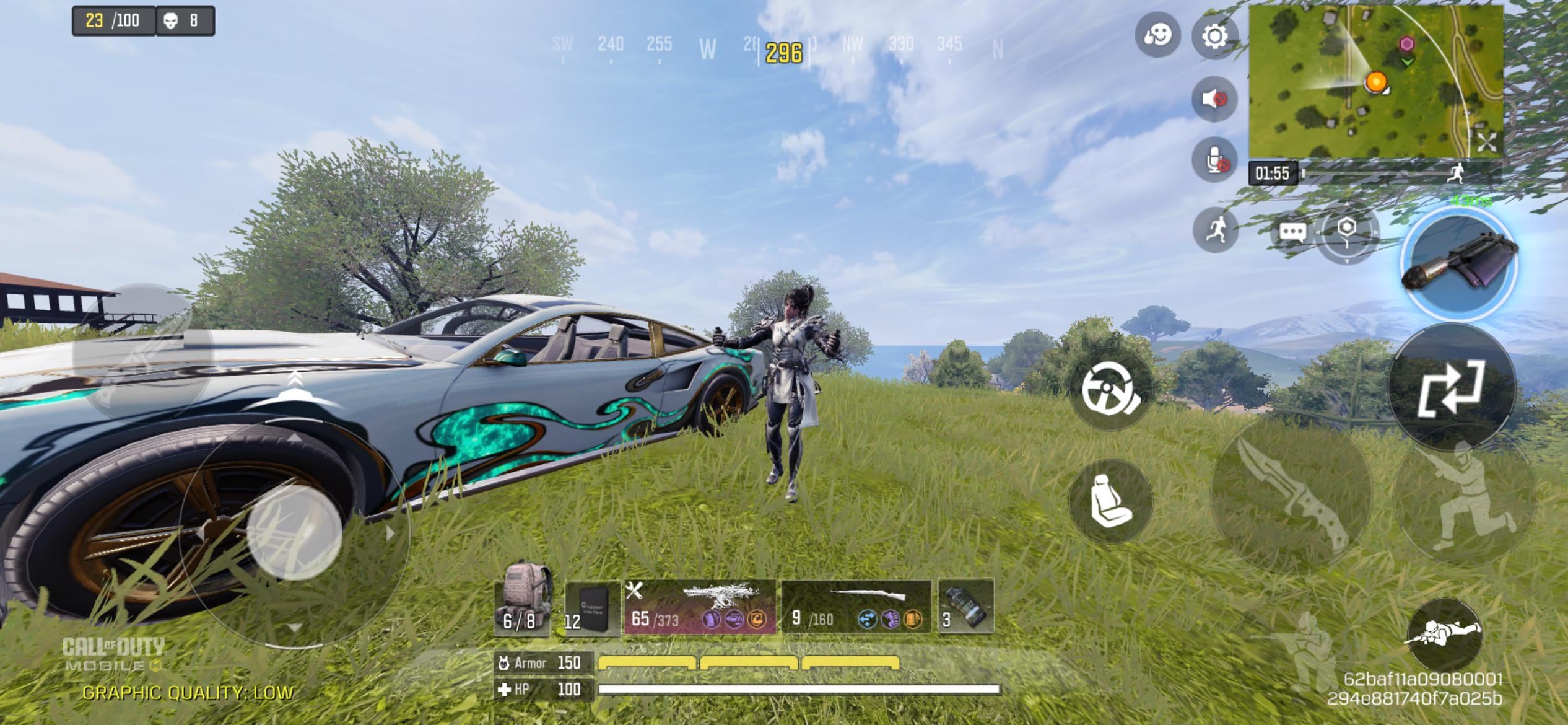1568x725 pixels.
Task: Open the quick chat bubble
Action: tap(1292, 232)
